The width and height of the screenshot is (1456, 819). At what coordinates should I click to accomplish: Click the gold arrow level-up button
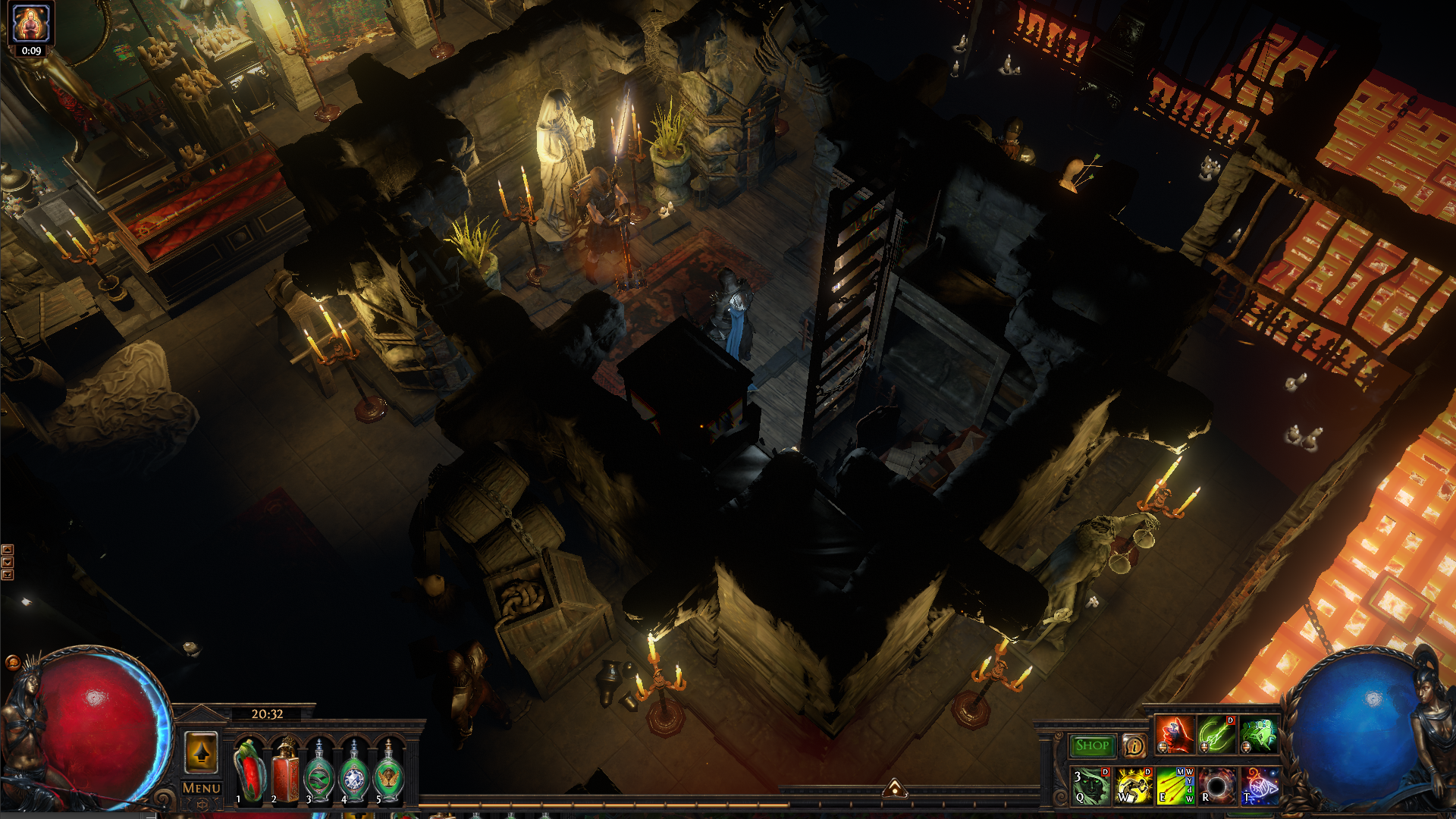point(201,752)
